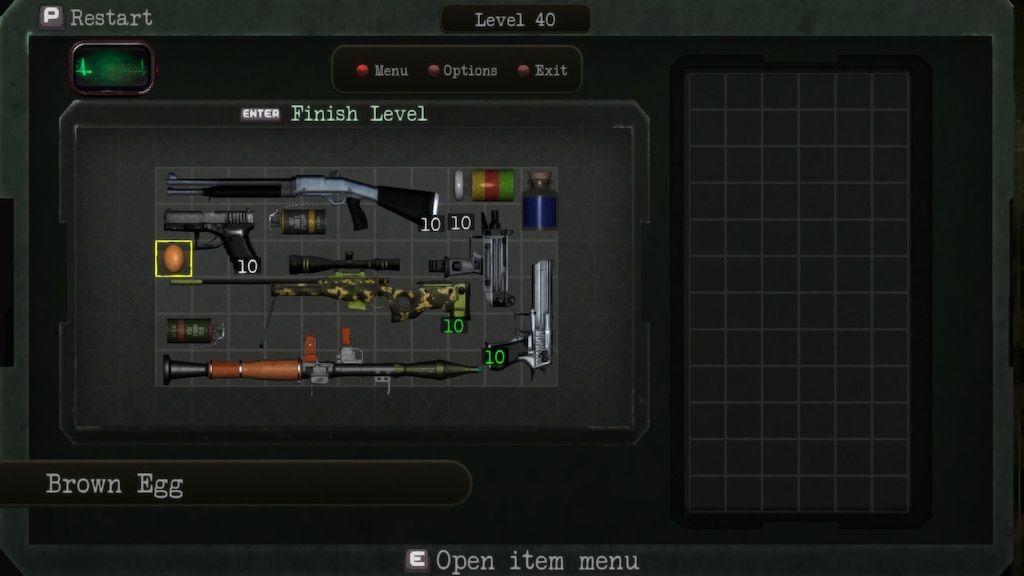Screen dimensions: 1024x576
Task: Select the brown egg item
Action: (x=174, y=258)
